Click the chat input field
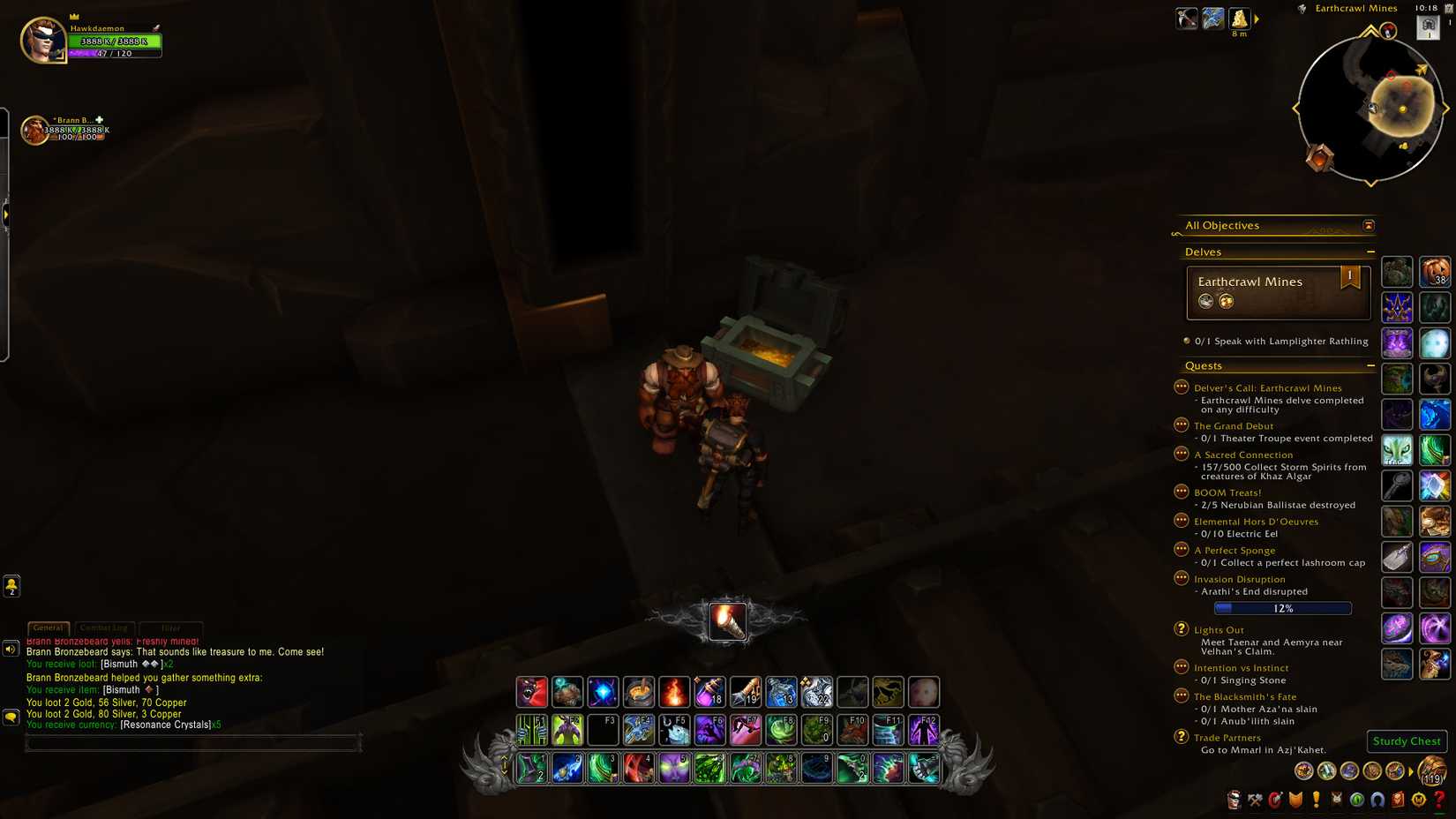 coord(194,742)
